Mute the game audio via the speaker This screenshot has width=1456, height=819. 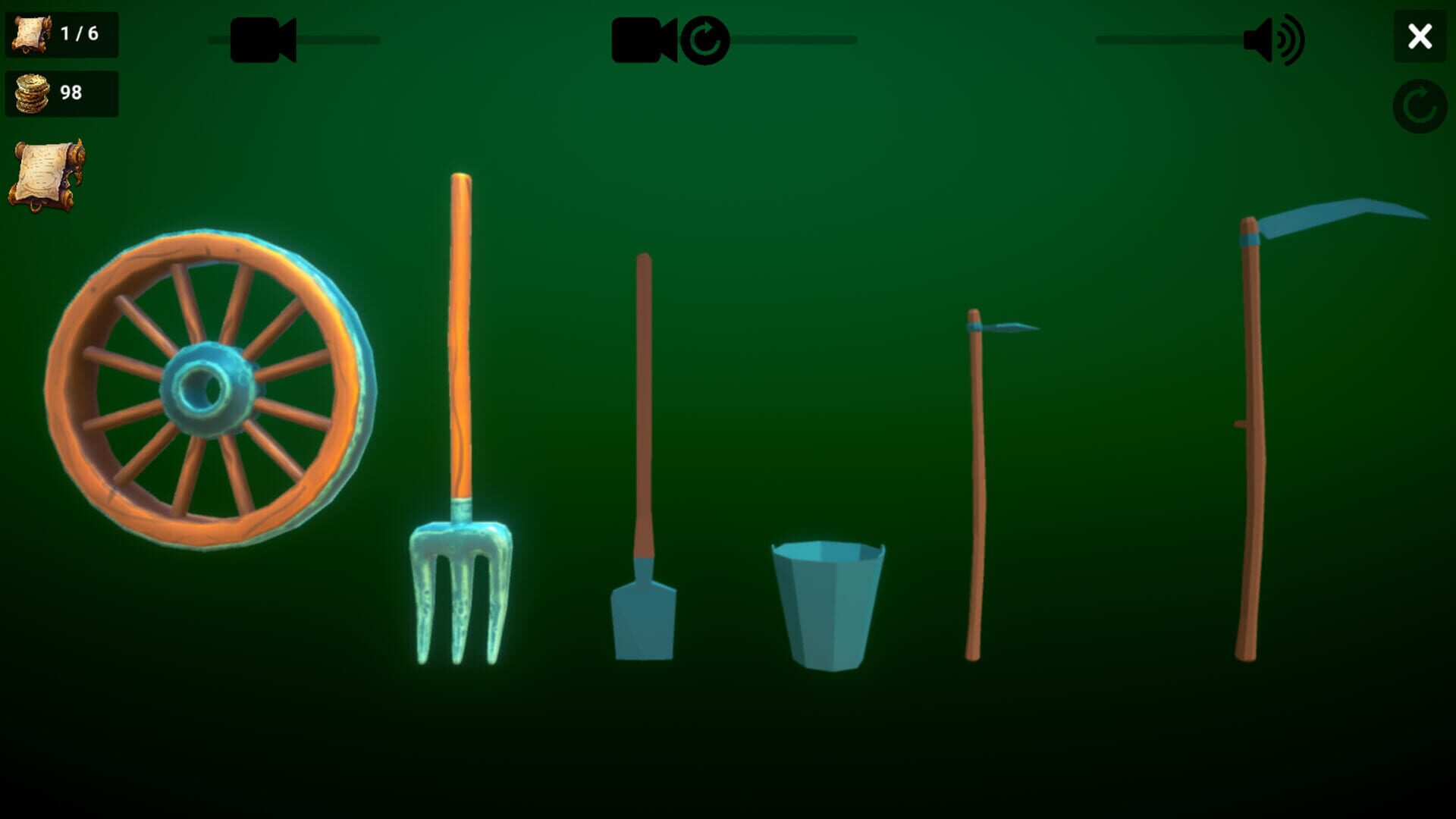pos(1274,39)
